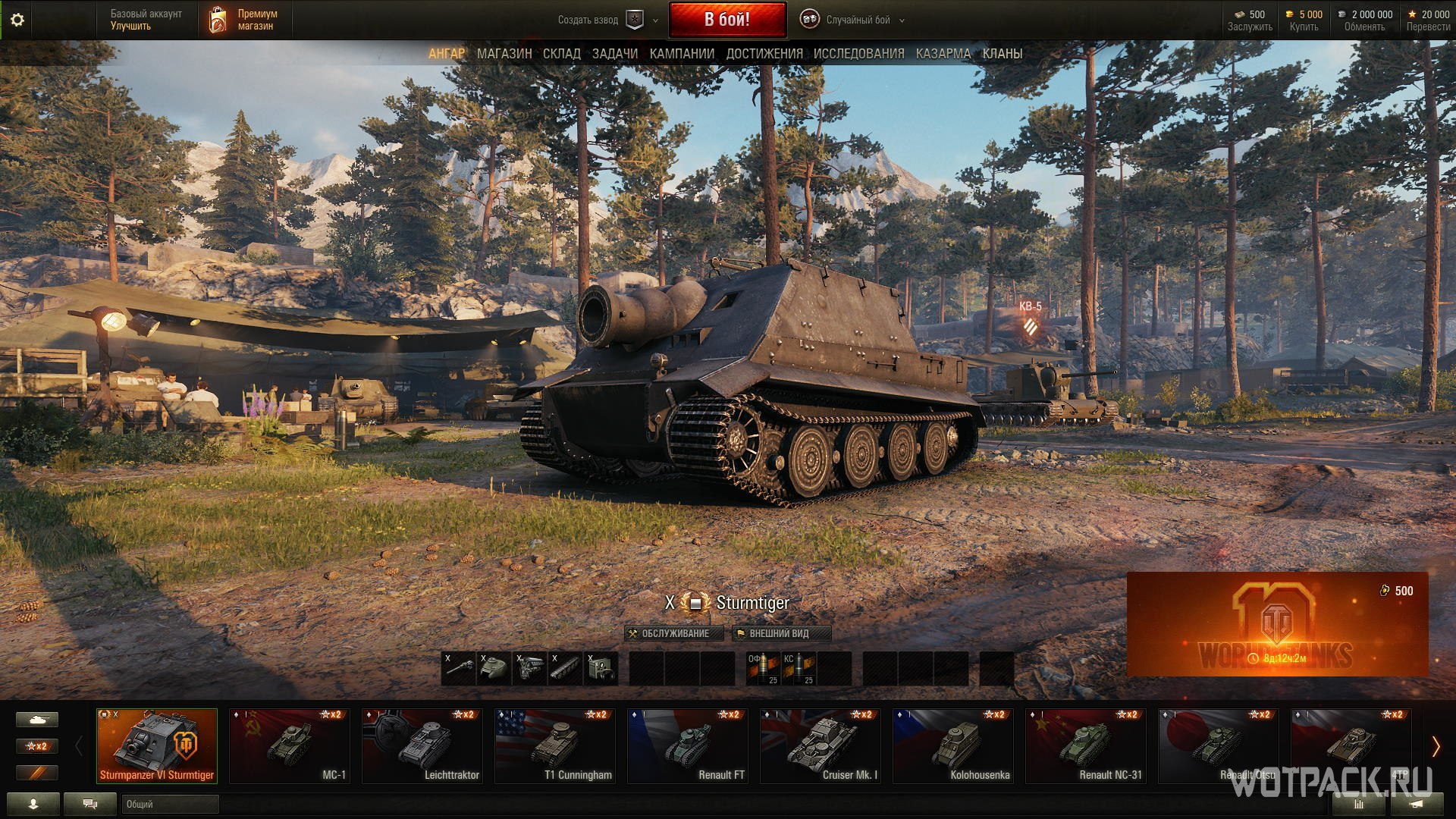Open the ВНЕШНИЙ ВИД appearance button
Viewport: 1456px width, 819px height.
coord(781,633)
